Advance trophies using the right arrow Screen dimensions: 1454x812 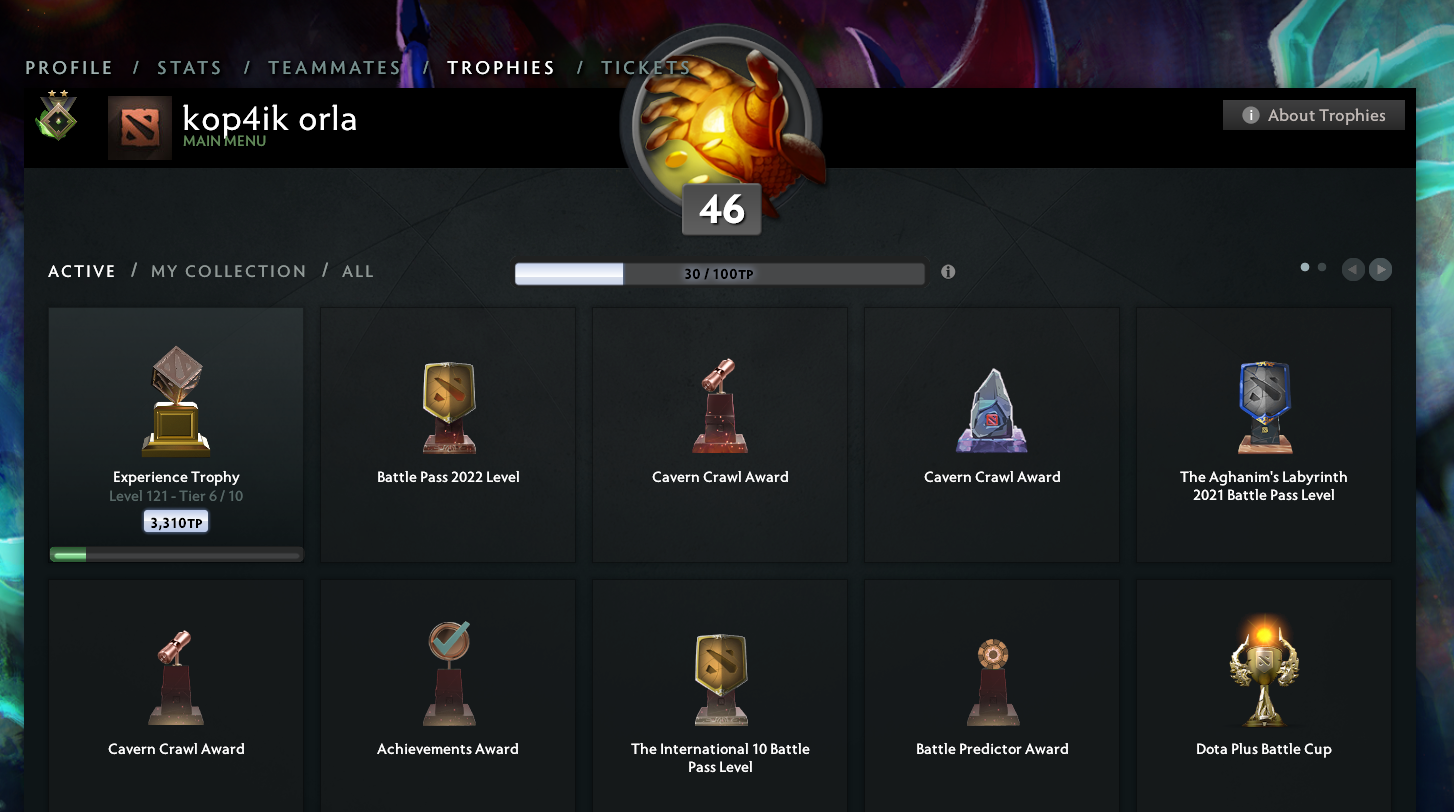[x=1380, y=269]
